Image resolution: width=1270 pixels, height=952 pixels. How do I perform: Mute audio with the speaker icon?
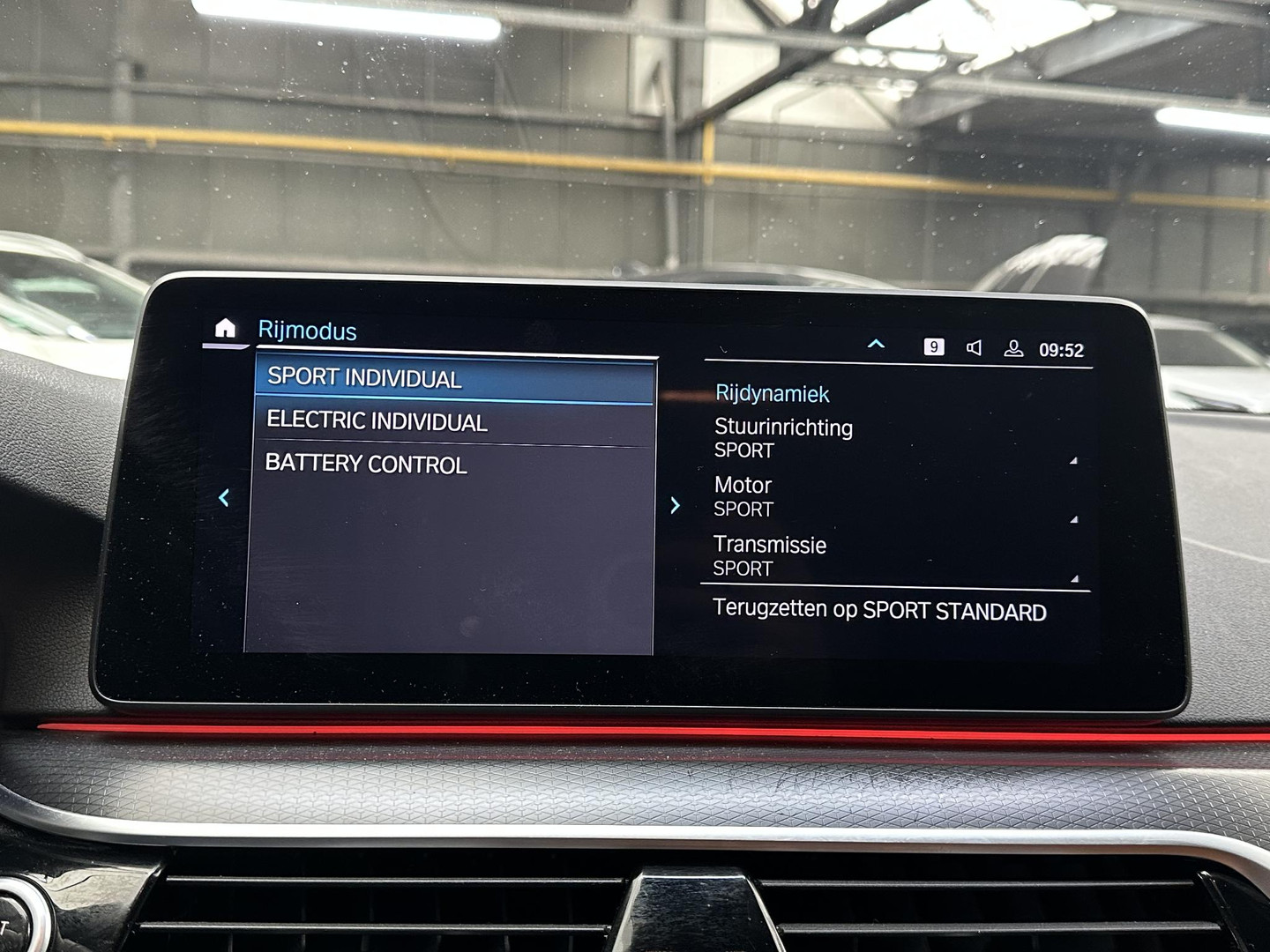[973, 347]
